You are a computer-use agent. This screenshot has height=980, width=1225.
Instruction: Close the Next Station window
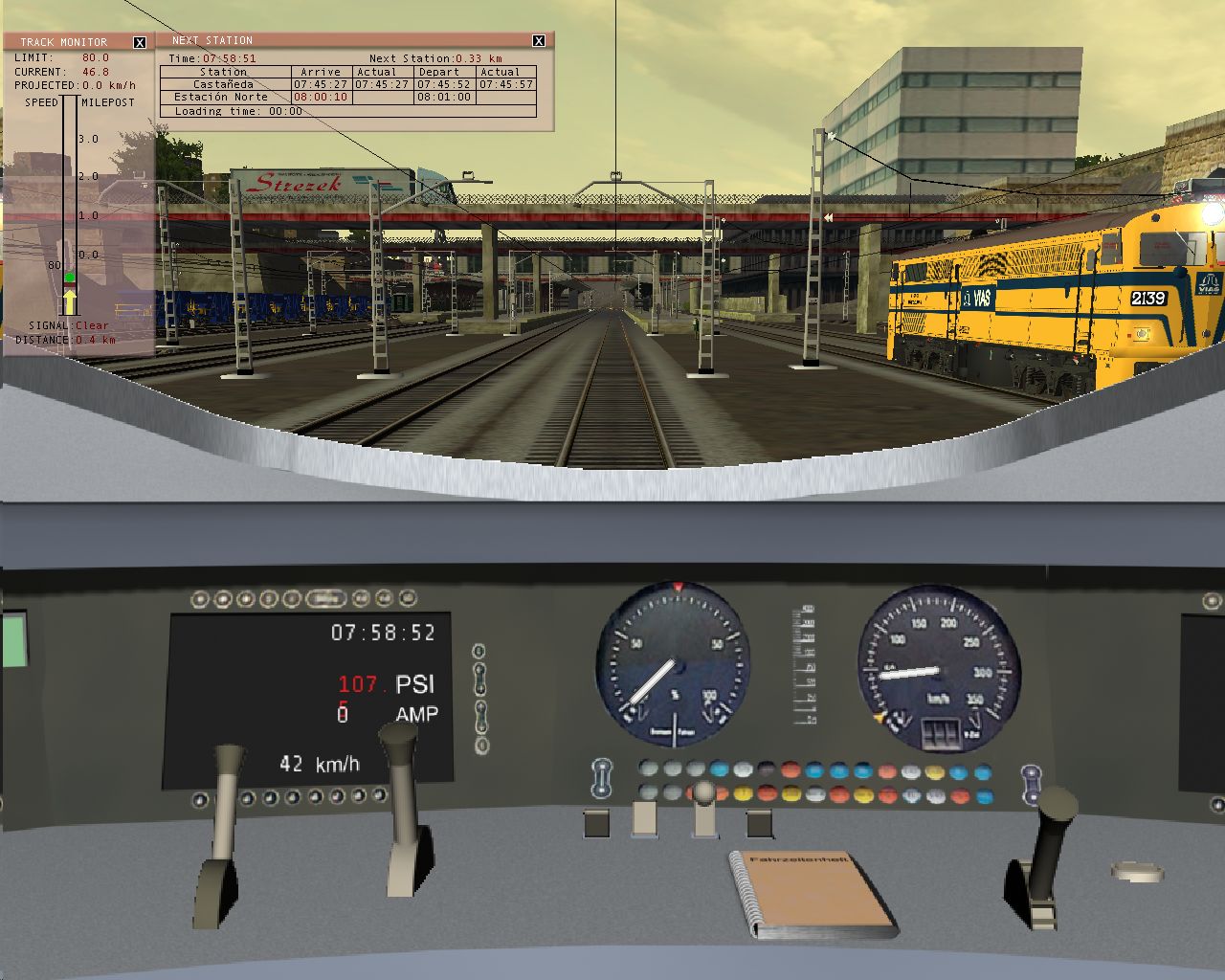point(537,39)
